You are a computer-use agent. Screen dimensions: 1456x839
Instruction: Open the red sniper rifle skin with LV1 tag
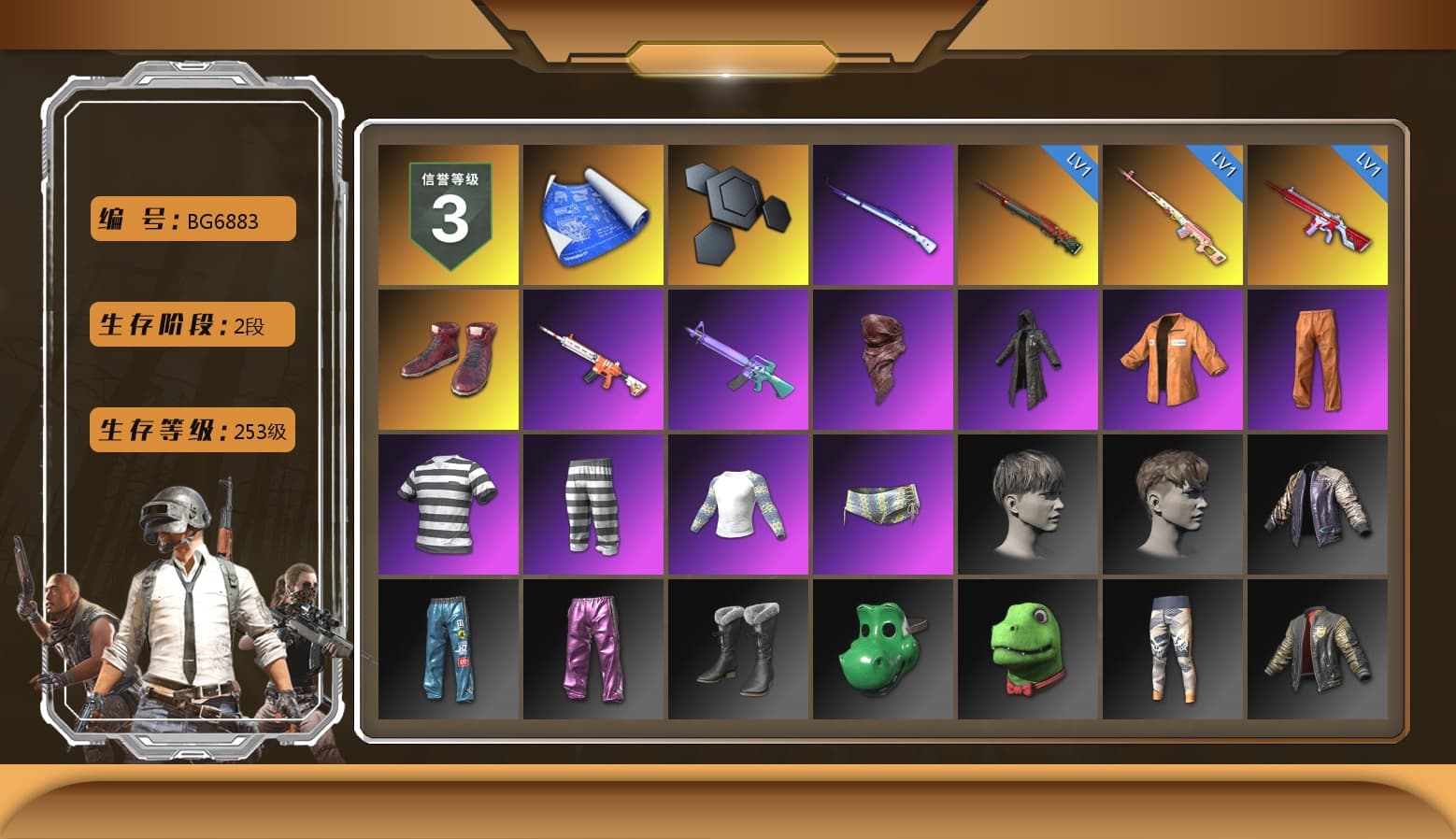pos(1028,213)
